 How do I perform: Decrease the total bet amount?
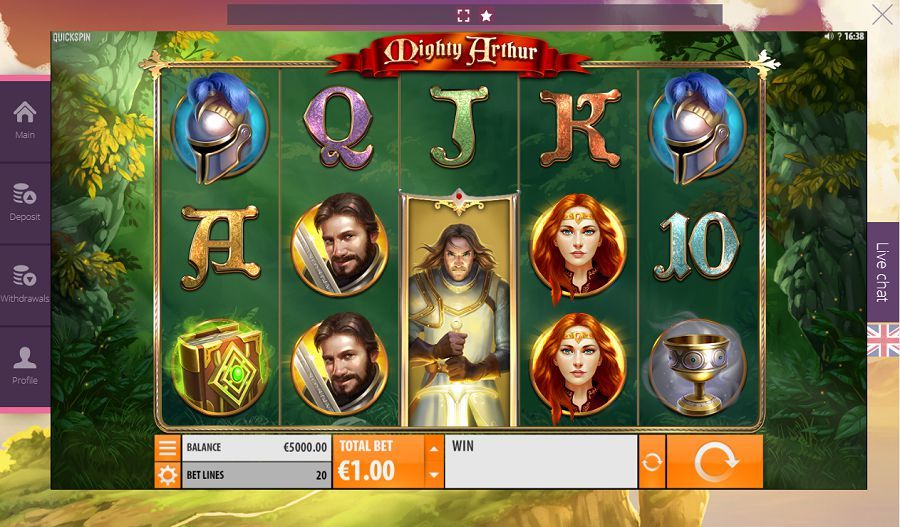[433, 475]
